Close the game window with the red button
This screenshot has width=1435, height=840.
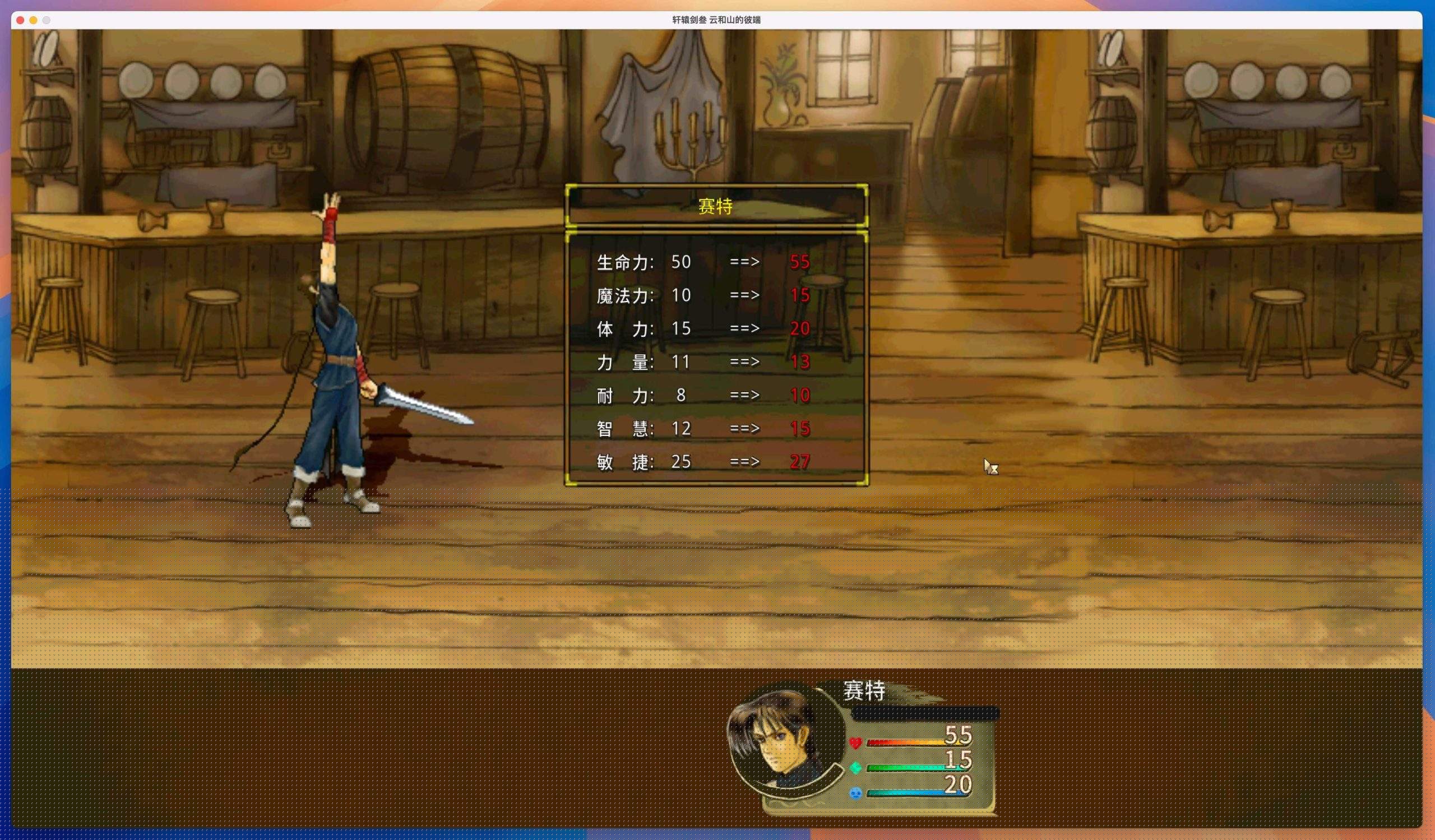coord(21,20)
